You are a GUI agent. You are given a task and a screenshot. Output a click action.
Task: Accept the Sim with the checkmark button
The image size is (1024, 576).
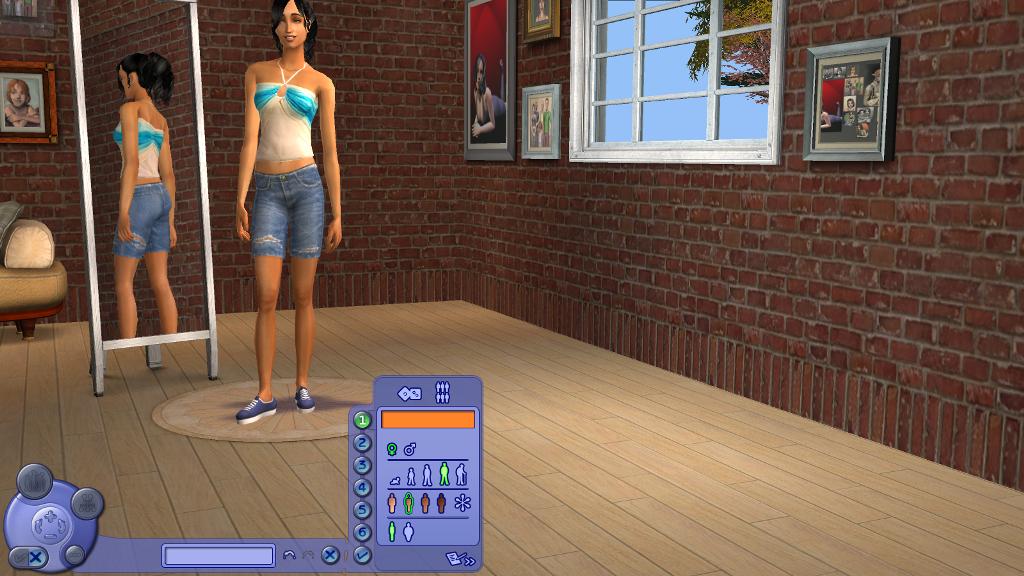362,555
